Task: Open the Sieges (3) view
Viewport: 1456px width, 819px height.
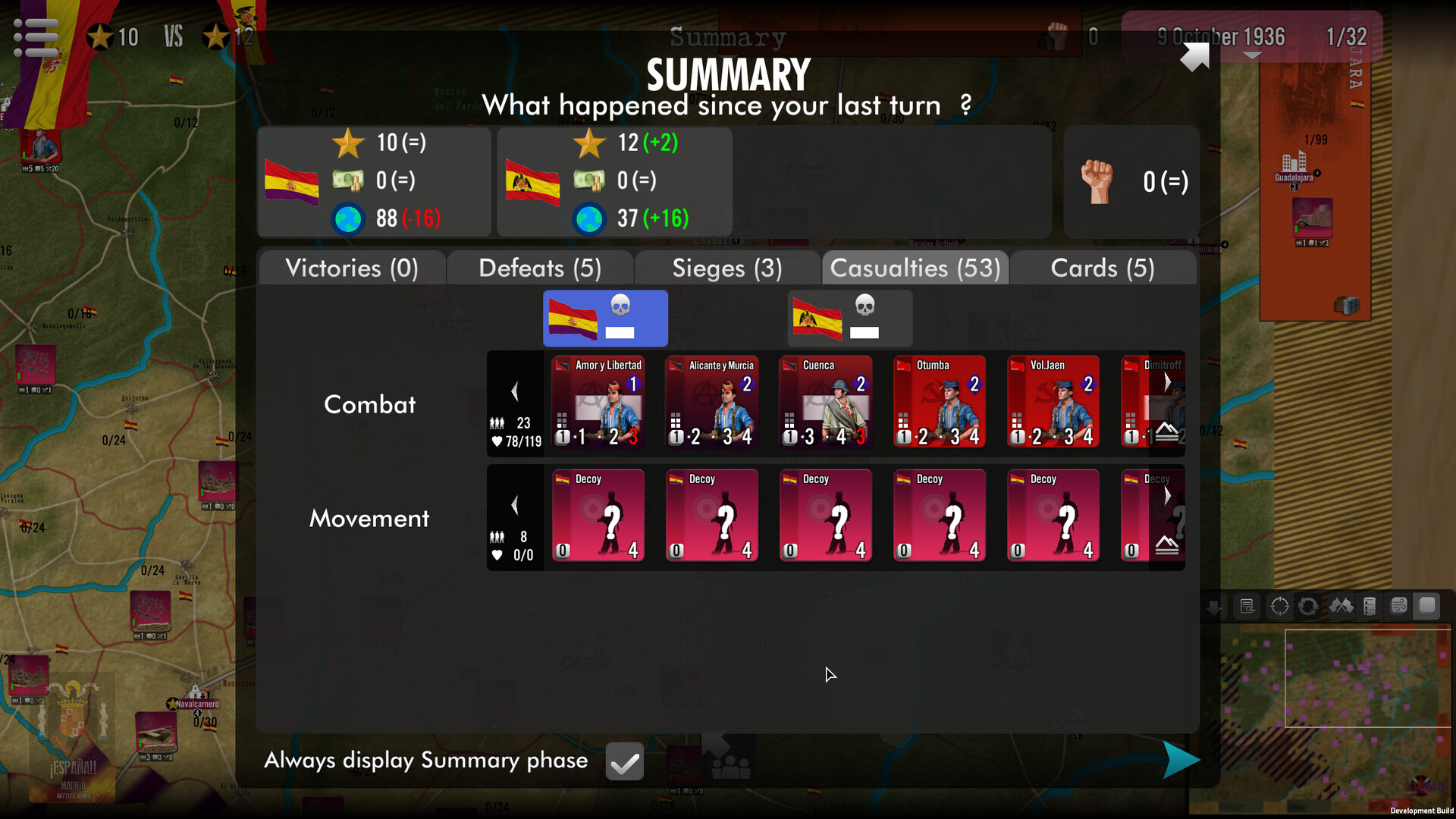Action: pos(726,268)
